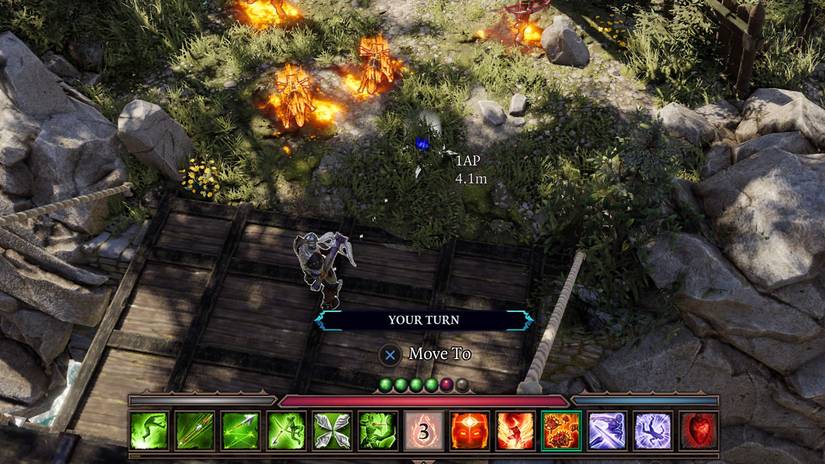Choose the dark red heart skill
The image size is (825, 464).
point(698,430)
